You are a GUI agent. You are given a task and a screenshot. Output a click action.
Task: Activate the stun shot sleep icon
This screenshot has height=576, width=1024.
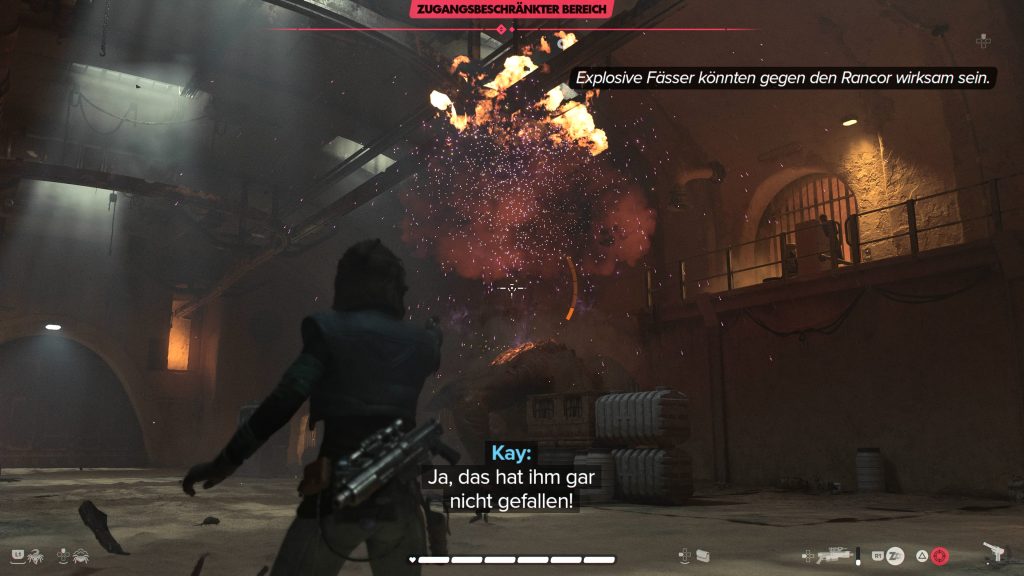coord(896,556)
